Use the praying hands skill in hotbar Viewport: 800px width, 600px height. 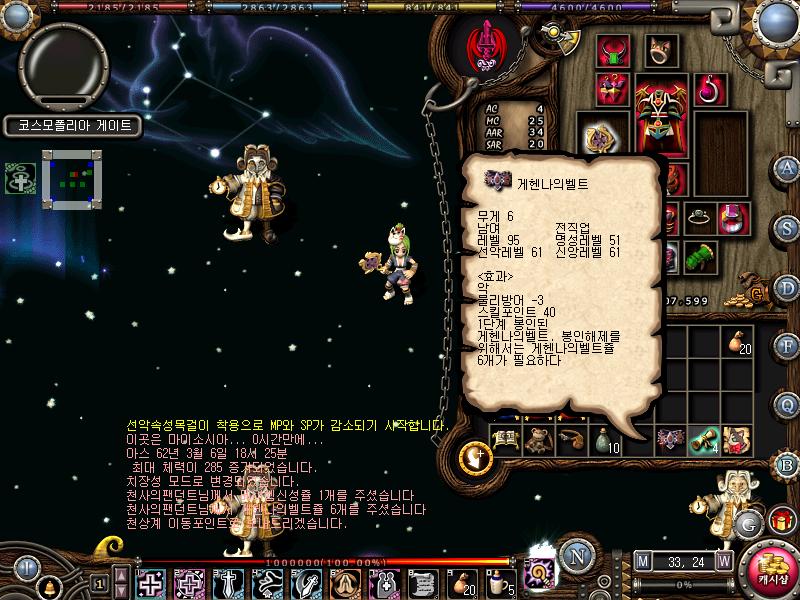tap(346, 582)
